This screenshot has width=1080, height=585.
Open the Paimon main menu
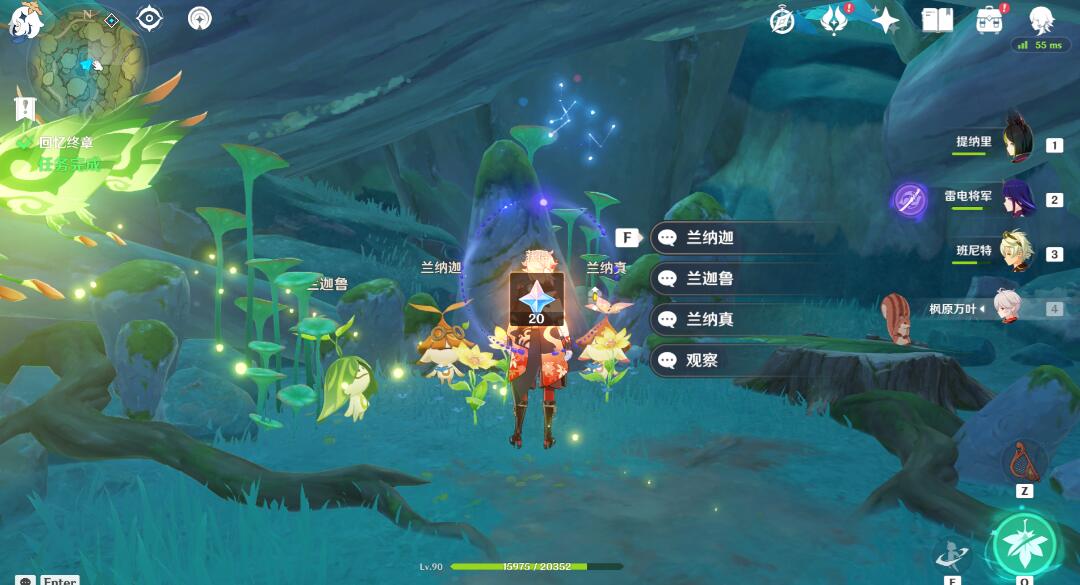point(24,20)
